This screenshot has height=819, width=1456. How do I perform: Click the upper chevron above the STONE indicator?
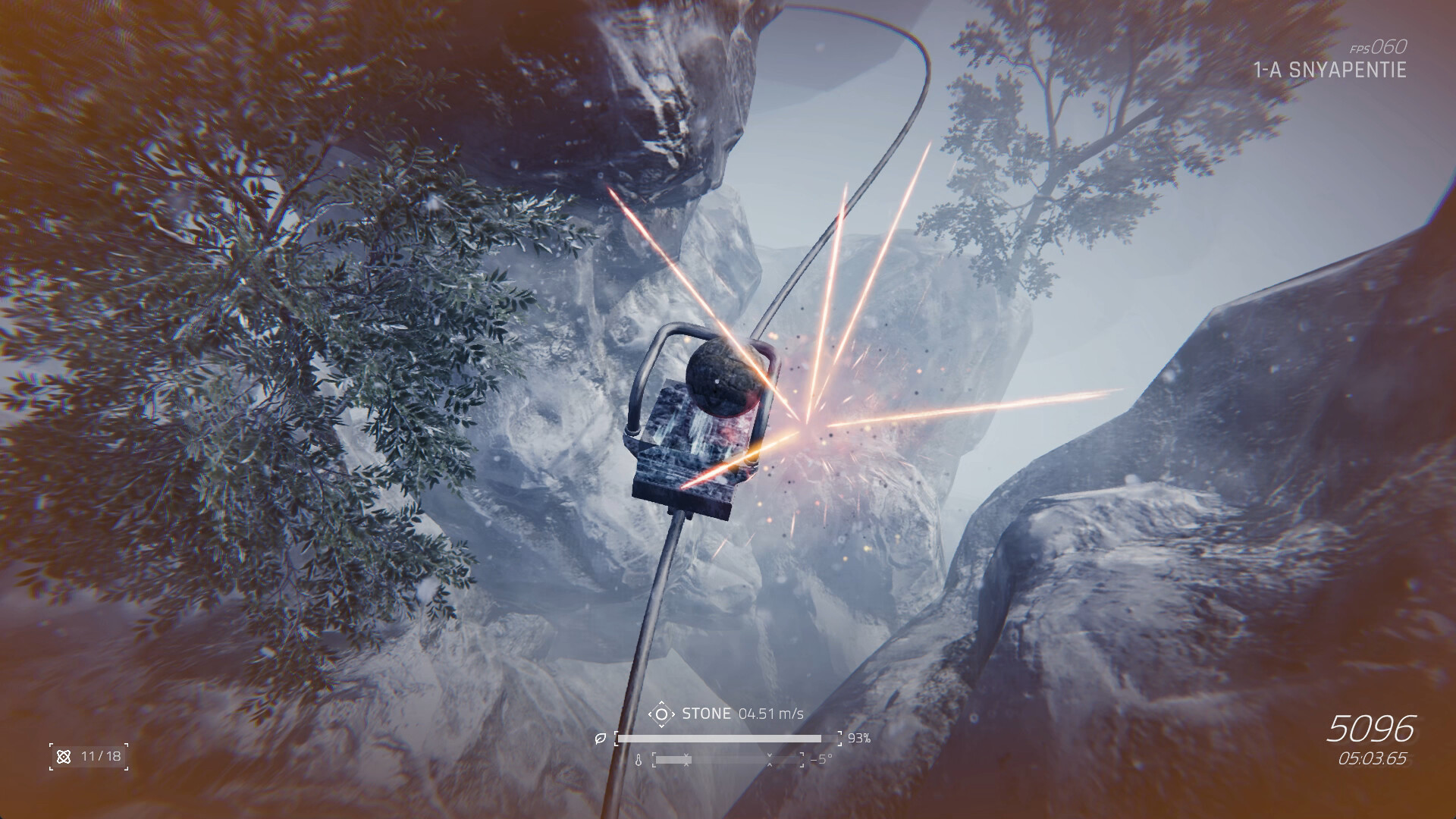point(663,702)
